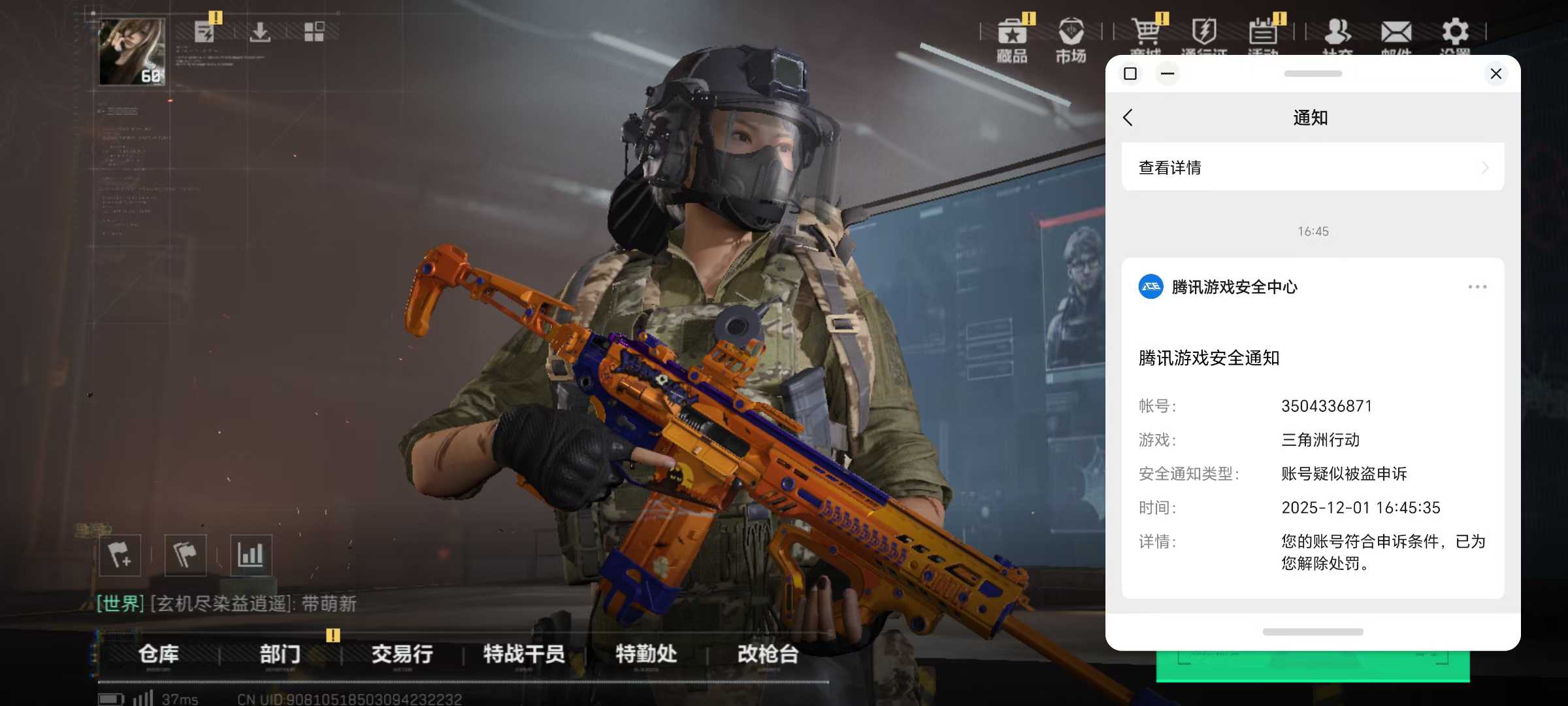Minimize the notification overlay window

(1168, 74)
